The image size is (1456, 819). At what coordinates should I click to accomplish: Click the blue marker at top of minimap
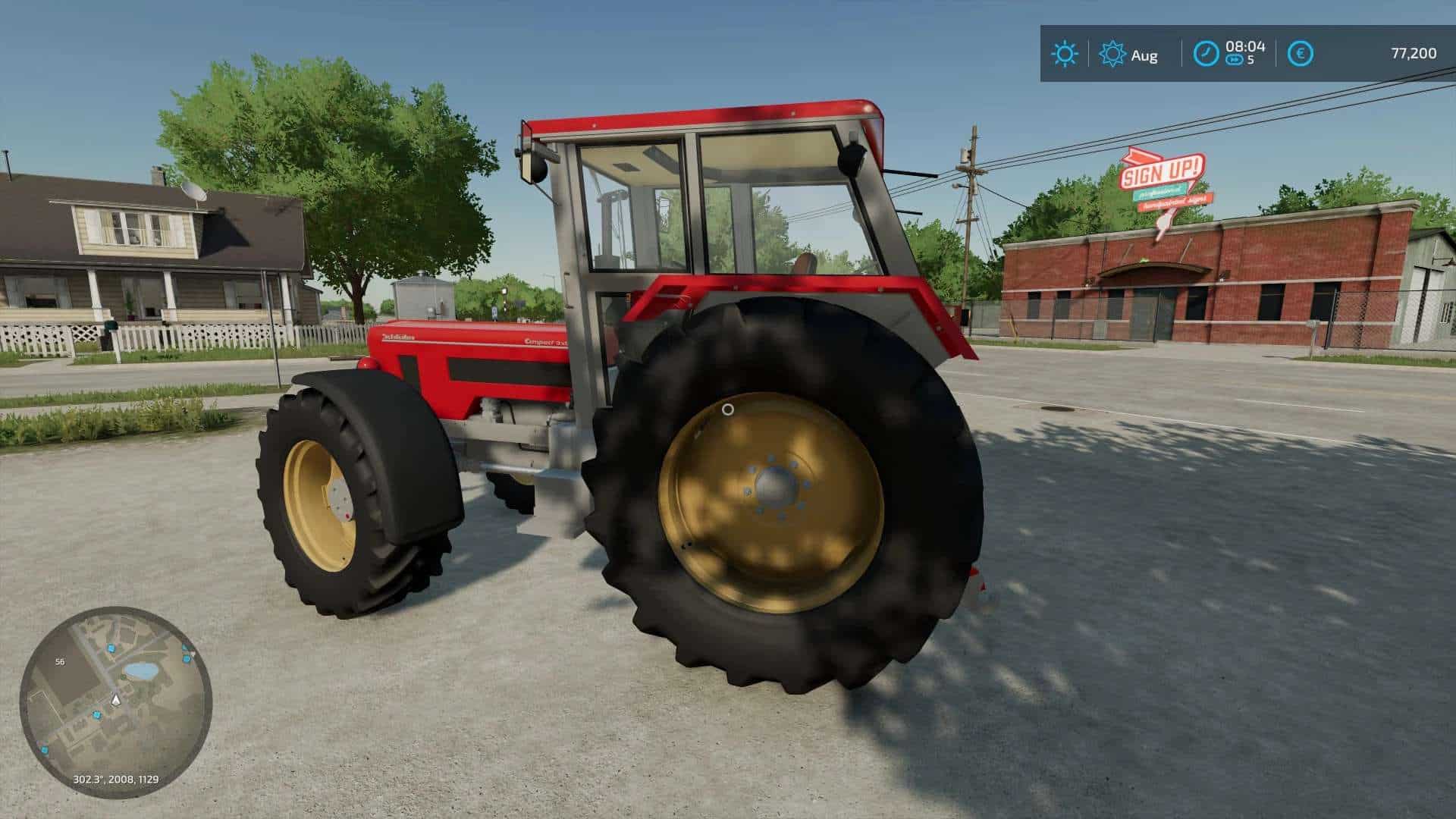coord(111,648)
